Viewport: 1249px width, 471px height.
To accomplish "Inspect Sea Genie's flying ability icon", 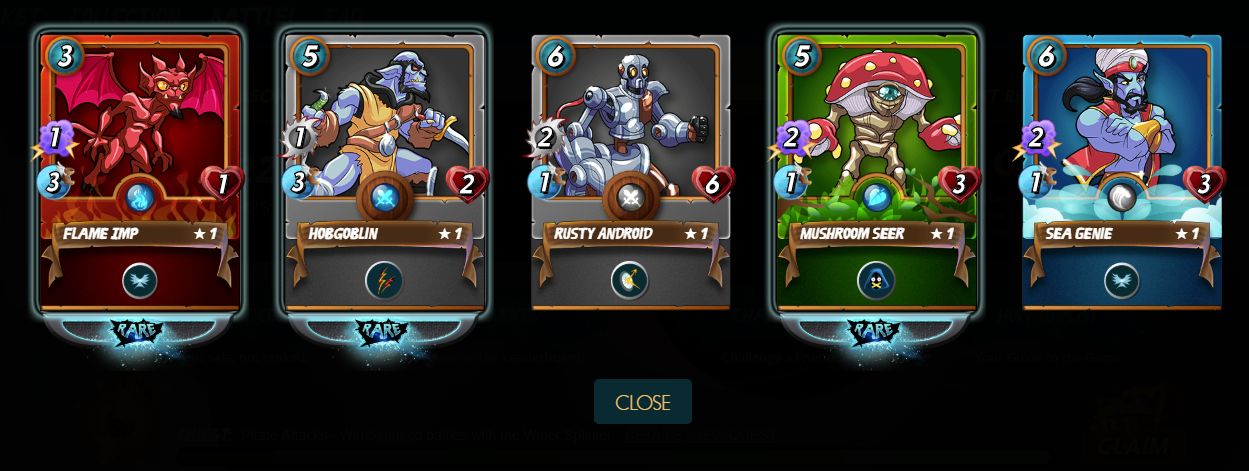I will [1121, 281].
